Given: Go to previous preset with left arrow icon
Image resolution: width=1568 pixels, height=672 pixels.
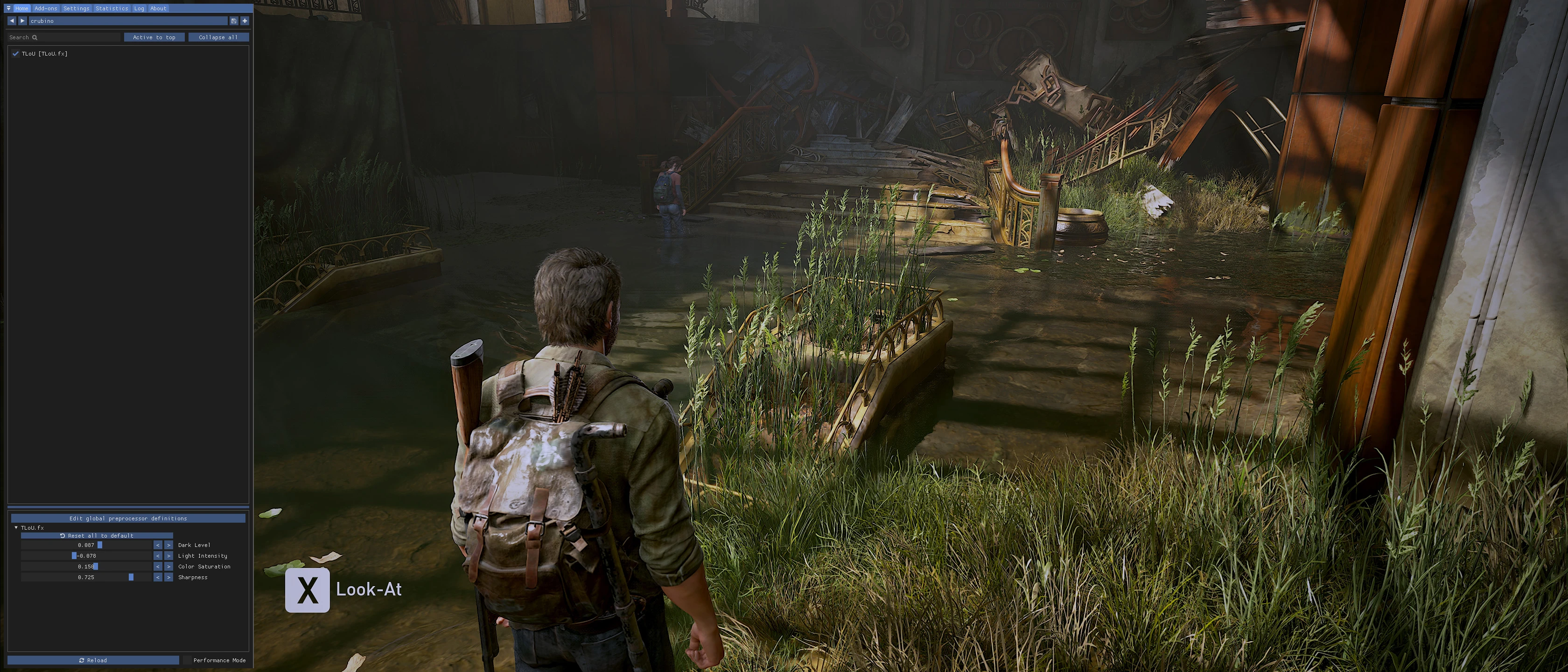Looking at the screenshot, I should (x=12, y=21).
